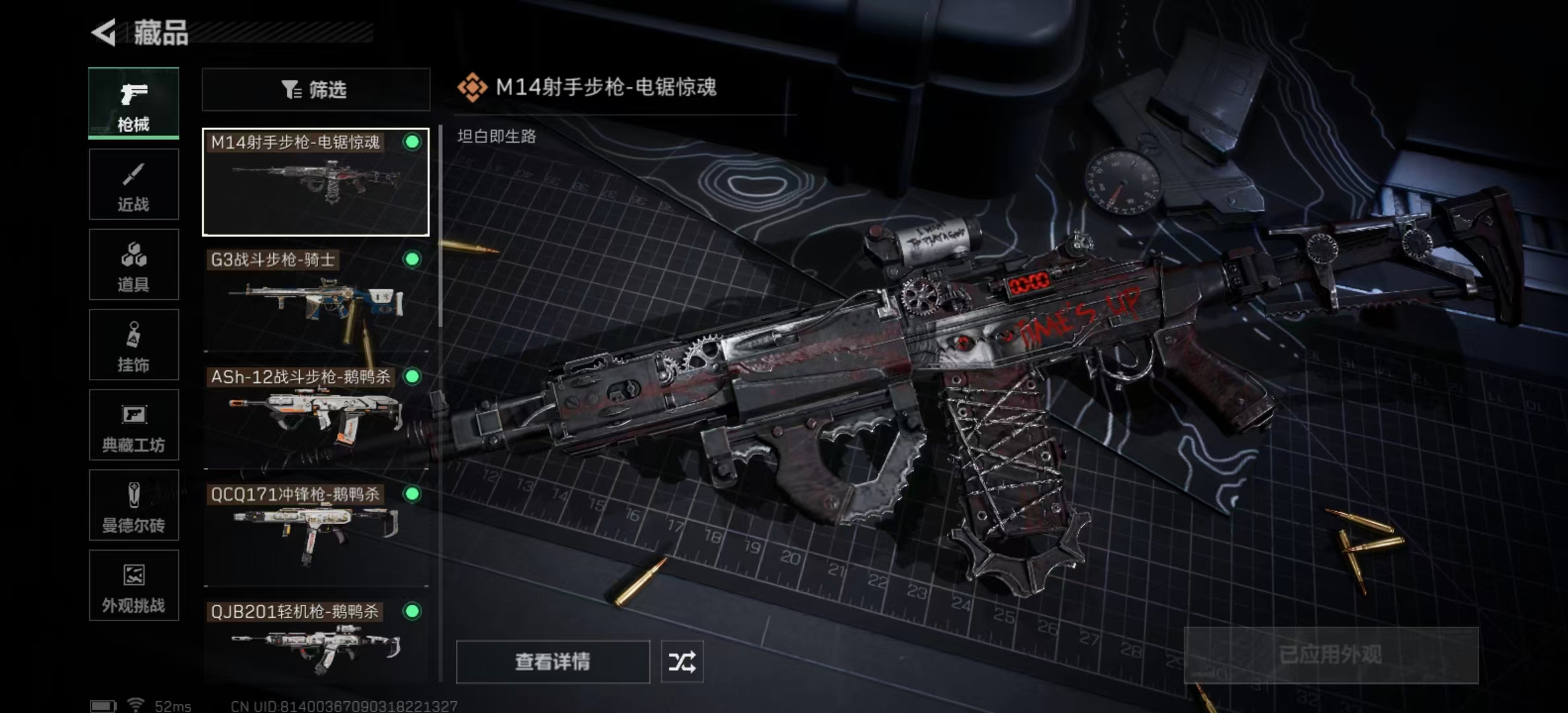This screenshot has height=713, width=1568.
Task: Open the 筛选 filter button
Action: pyautogui.click(x=315, y=89)
